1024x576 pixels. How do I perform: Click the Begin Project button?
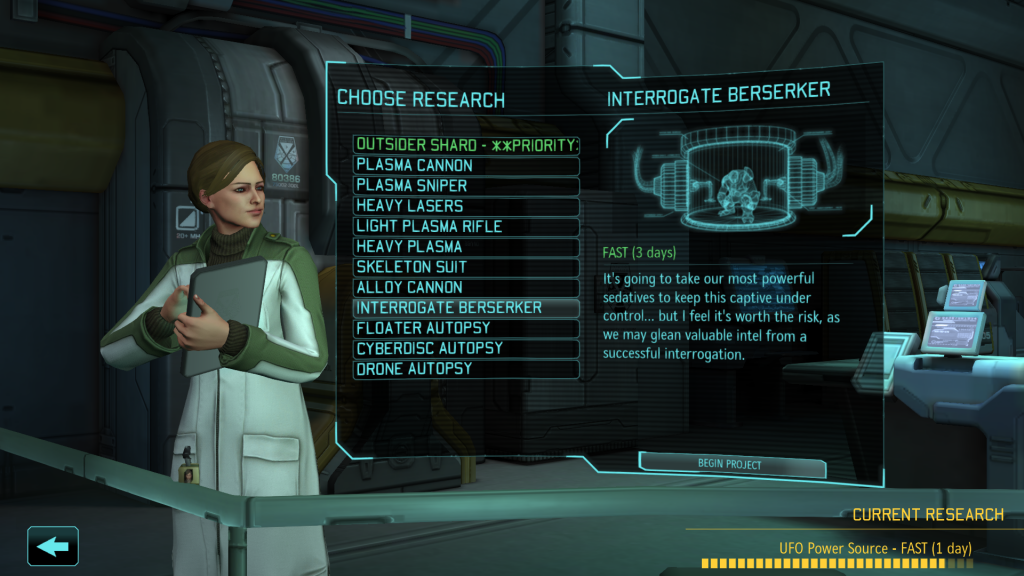tap(731, 465)
